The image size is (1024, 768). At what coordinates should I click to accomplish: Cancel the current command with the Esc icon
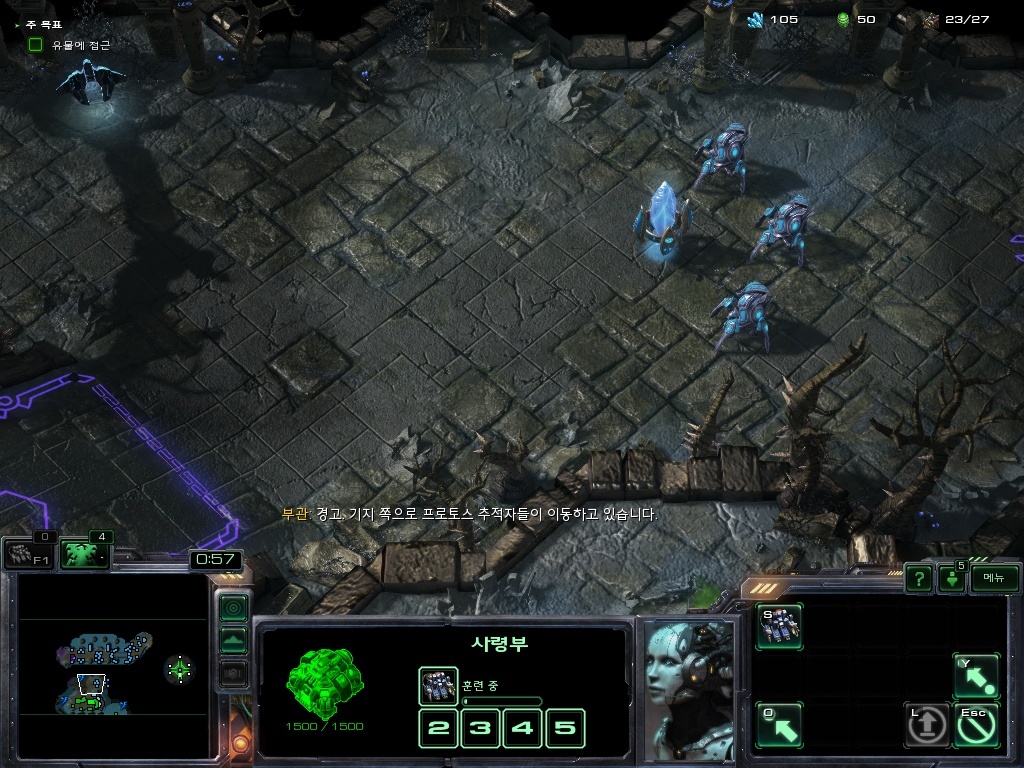[975, 726]
